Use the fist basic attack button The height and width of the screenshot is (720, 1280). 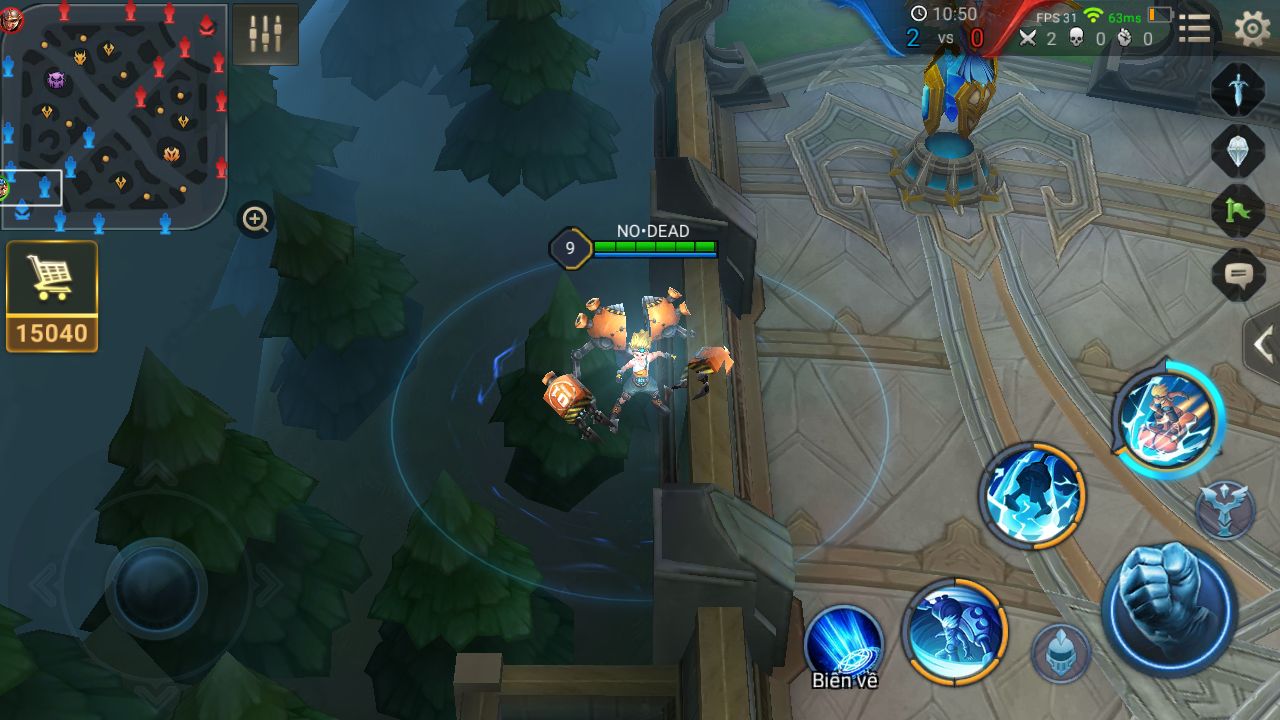[1169, 608]
